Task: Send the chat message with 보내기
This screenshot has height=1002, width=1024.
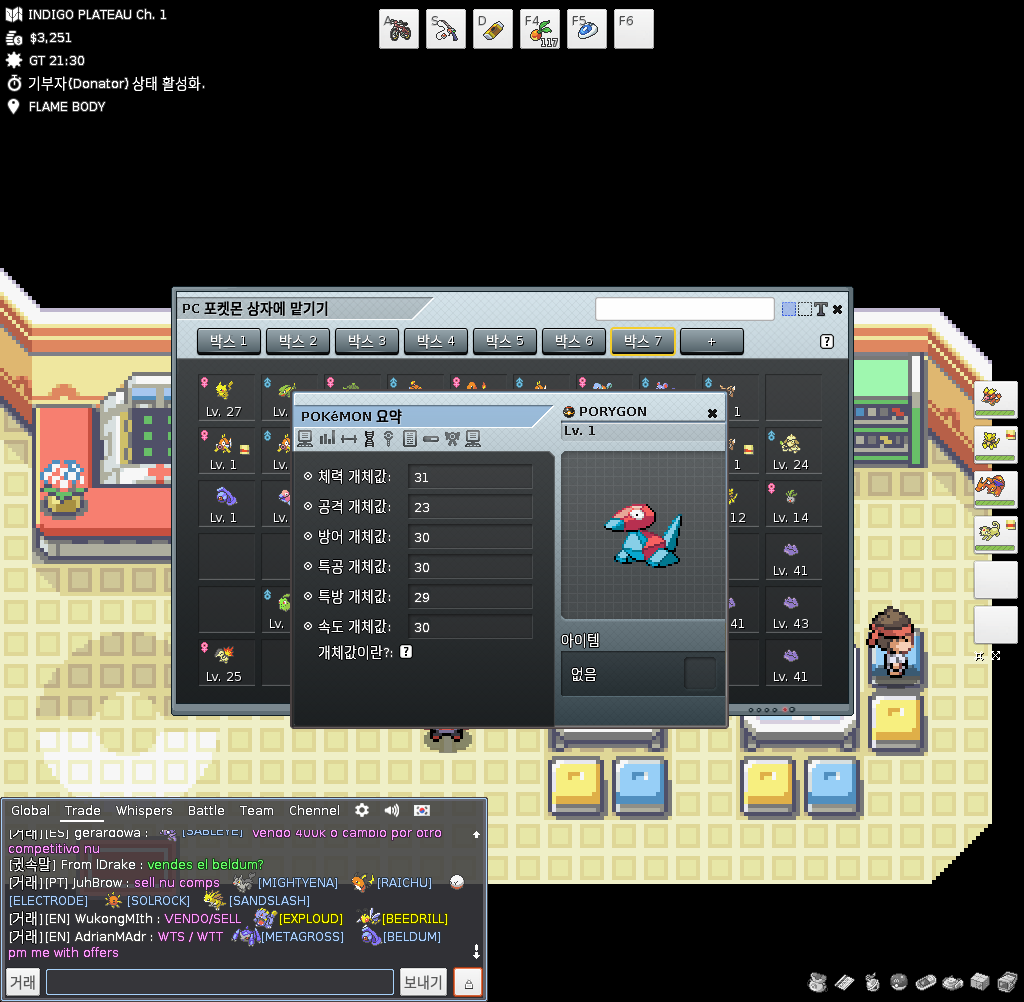Action: tap(423, 982)
